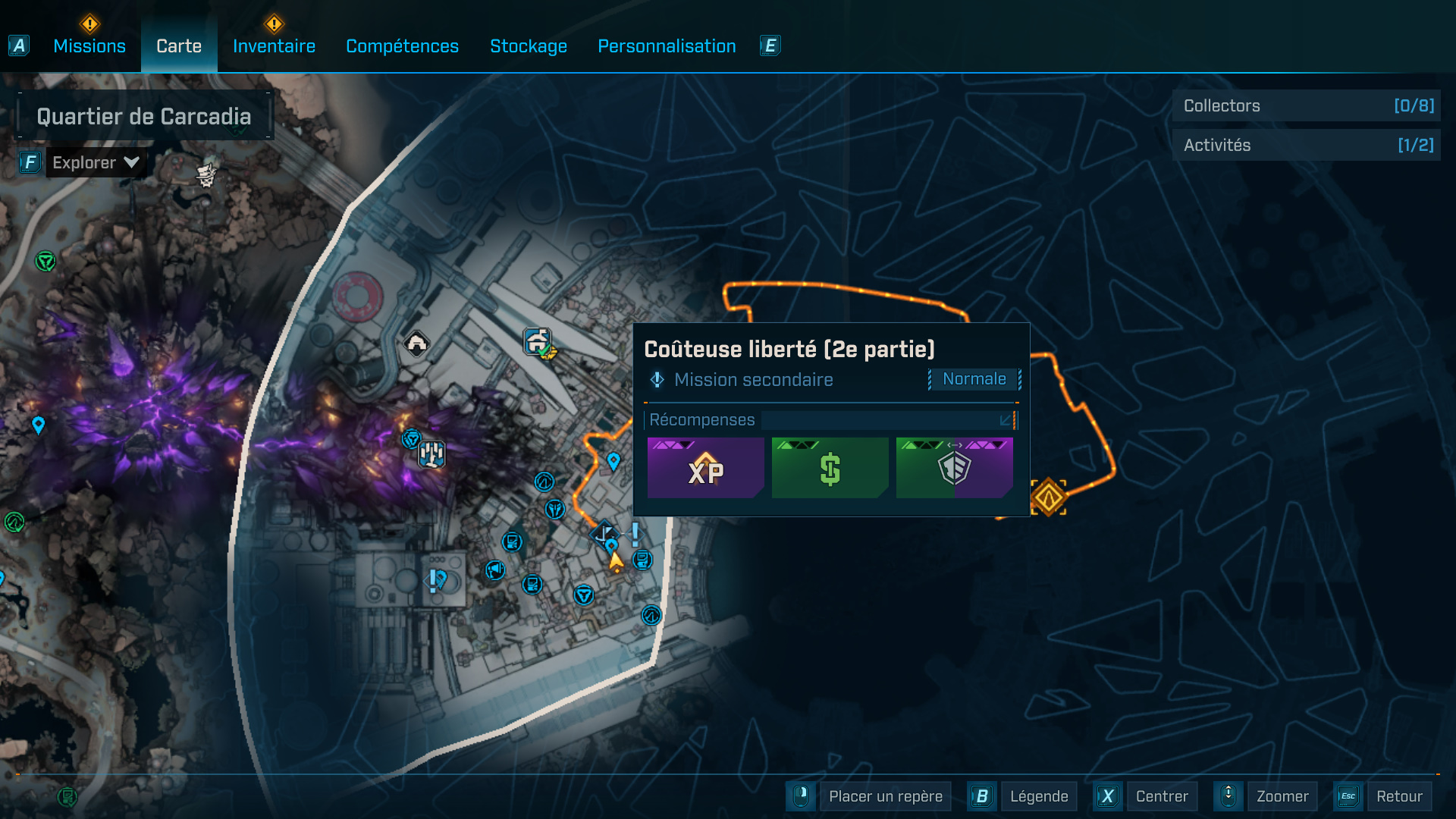Toggle the Collectors tracking row

point(1306,106)
